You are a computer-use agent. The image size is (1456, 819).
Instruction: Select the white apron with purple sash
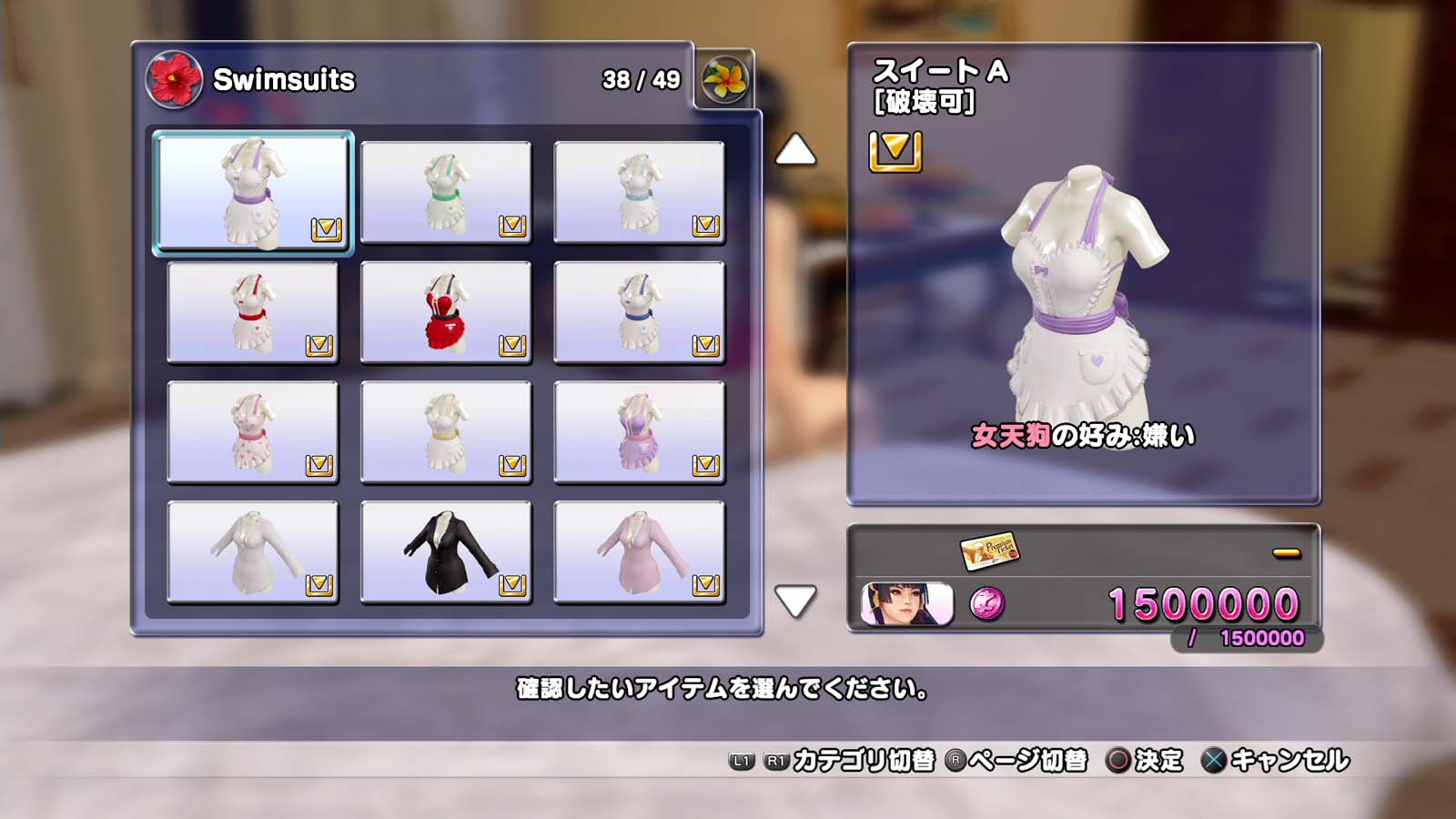[253, 192]
